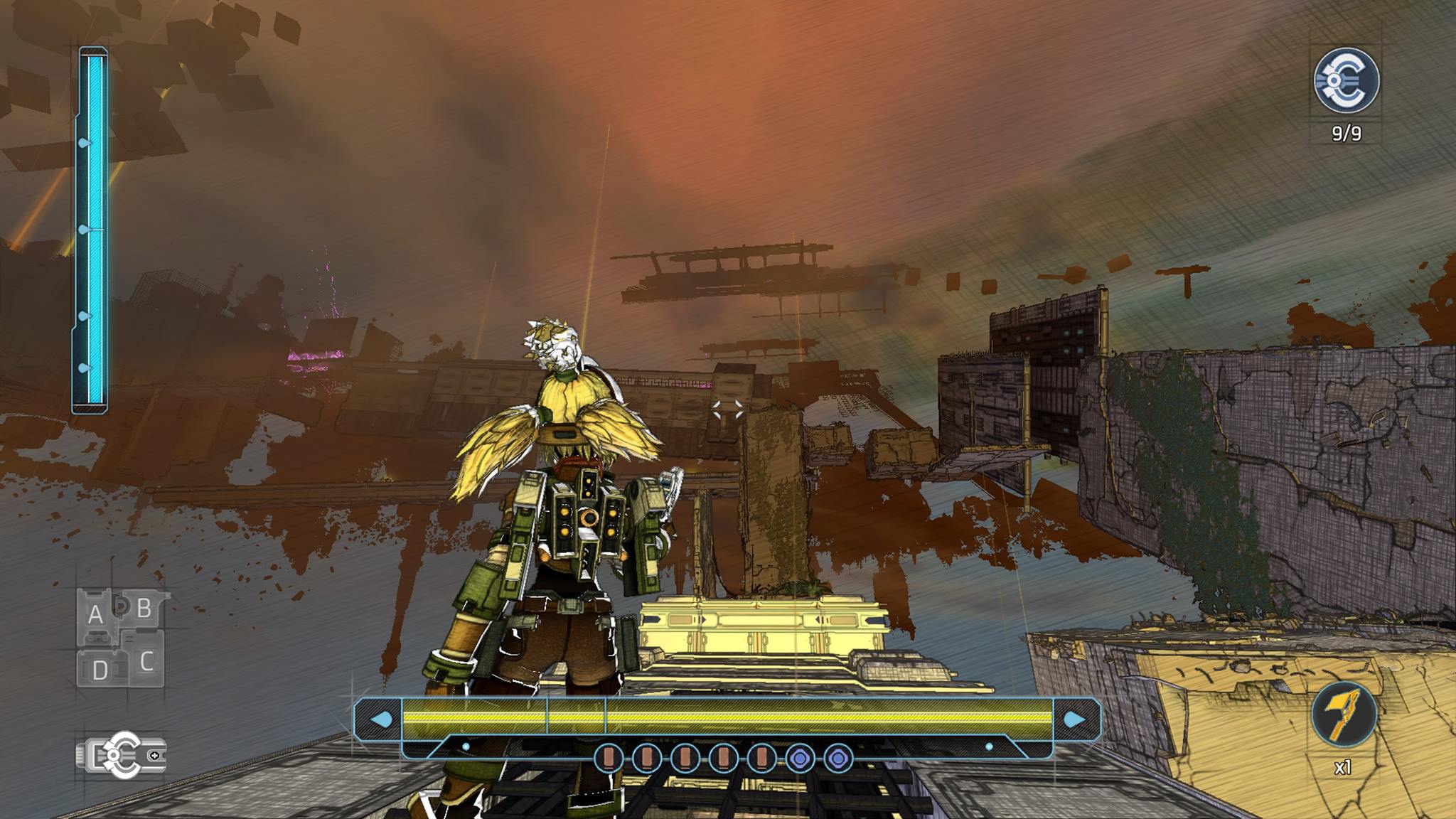Viewport: 1456px width, 819px height.
Task: Choose the slot labeled B
Action: [144, 609]
